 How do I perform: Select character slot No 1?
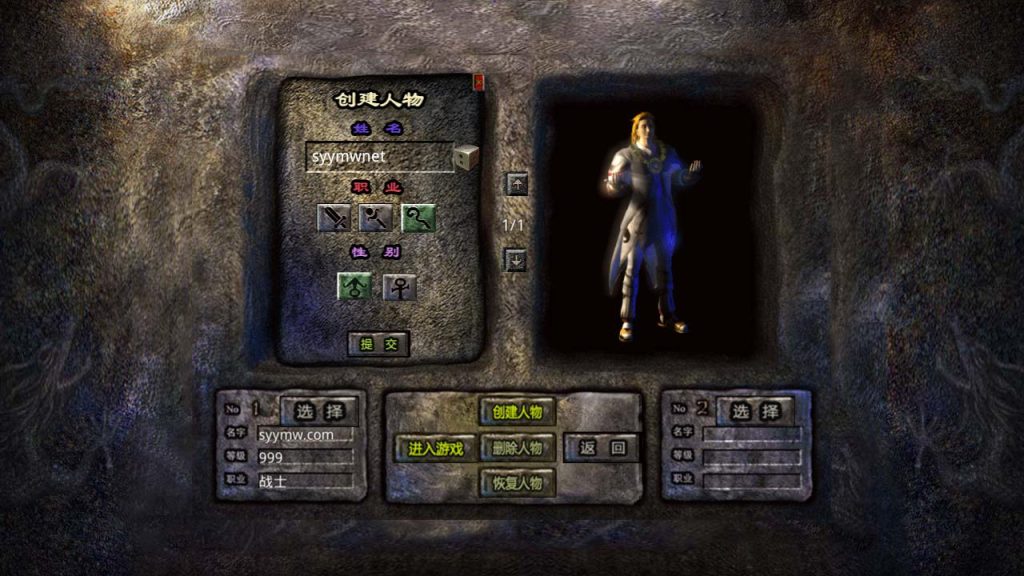[x=319, y=410]
